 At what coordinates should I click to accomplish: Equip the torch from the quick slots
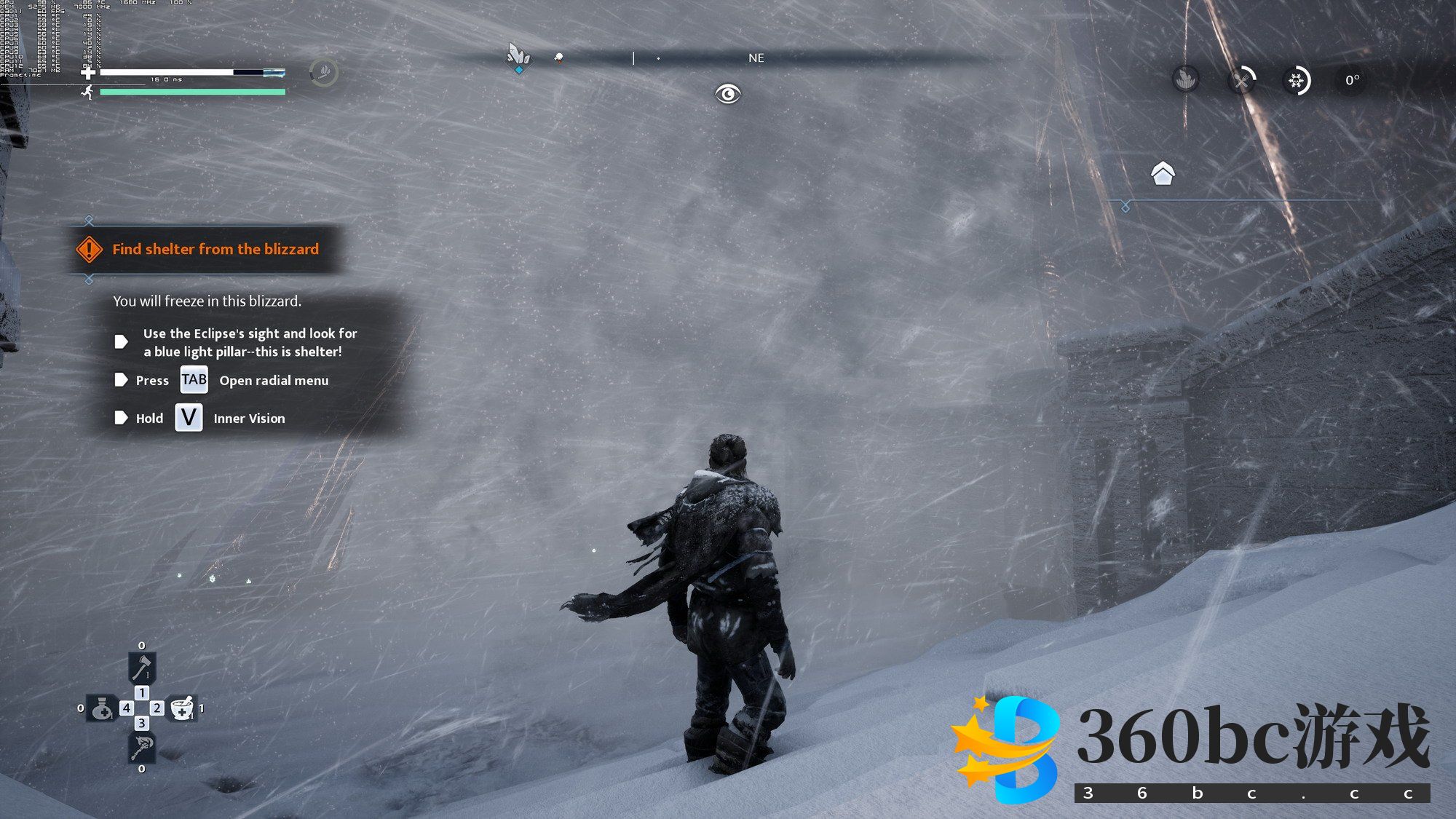pos(141,747)
